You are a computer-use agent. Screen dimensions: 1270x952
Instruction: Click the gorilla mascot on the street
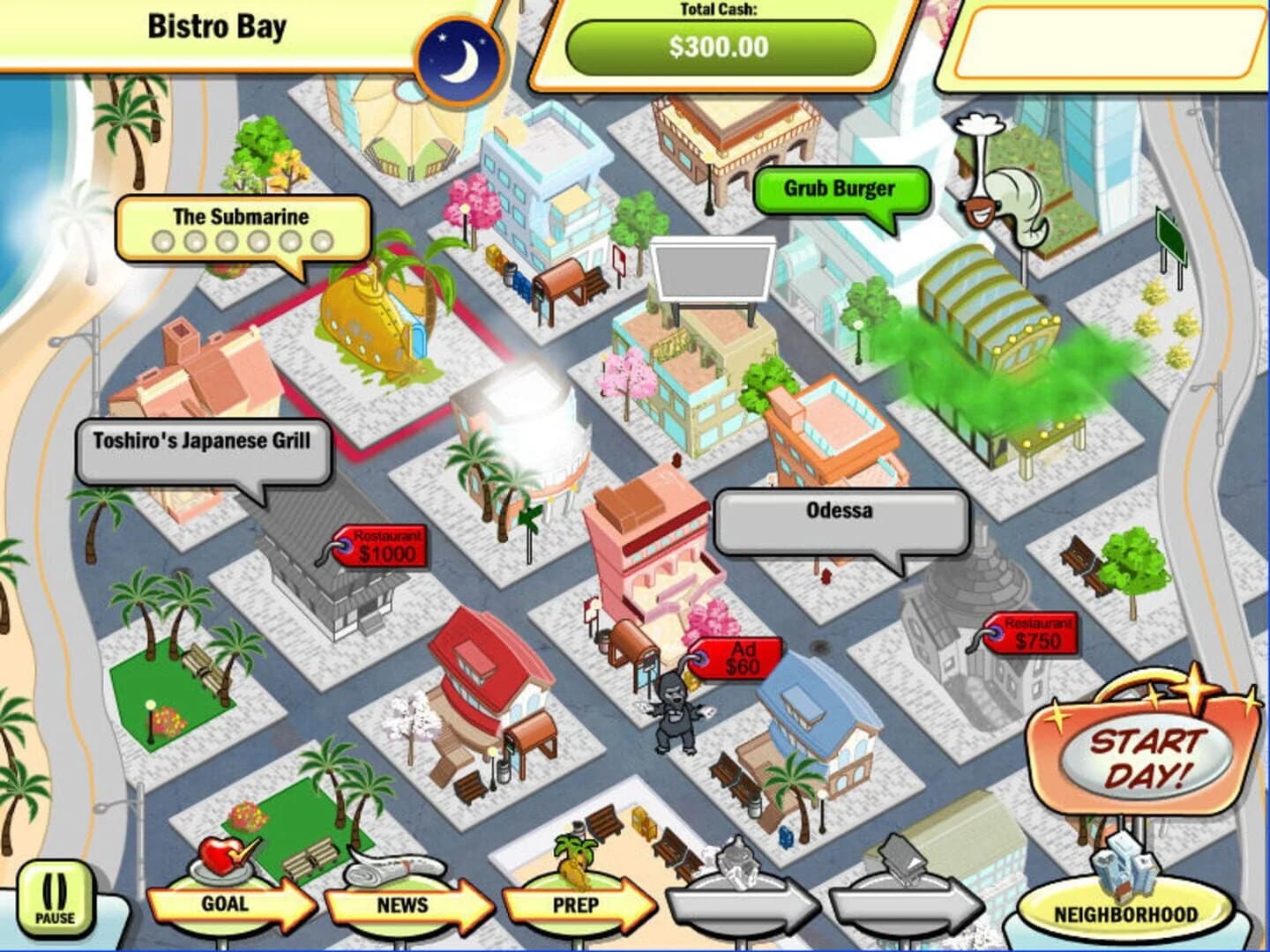(x=674, y=714)
